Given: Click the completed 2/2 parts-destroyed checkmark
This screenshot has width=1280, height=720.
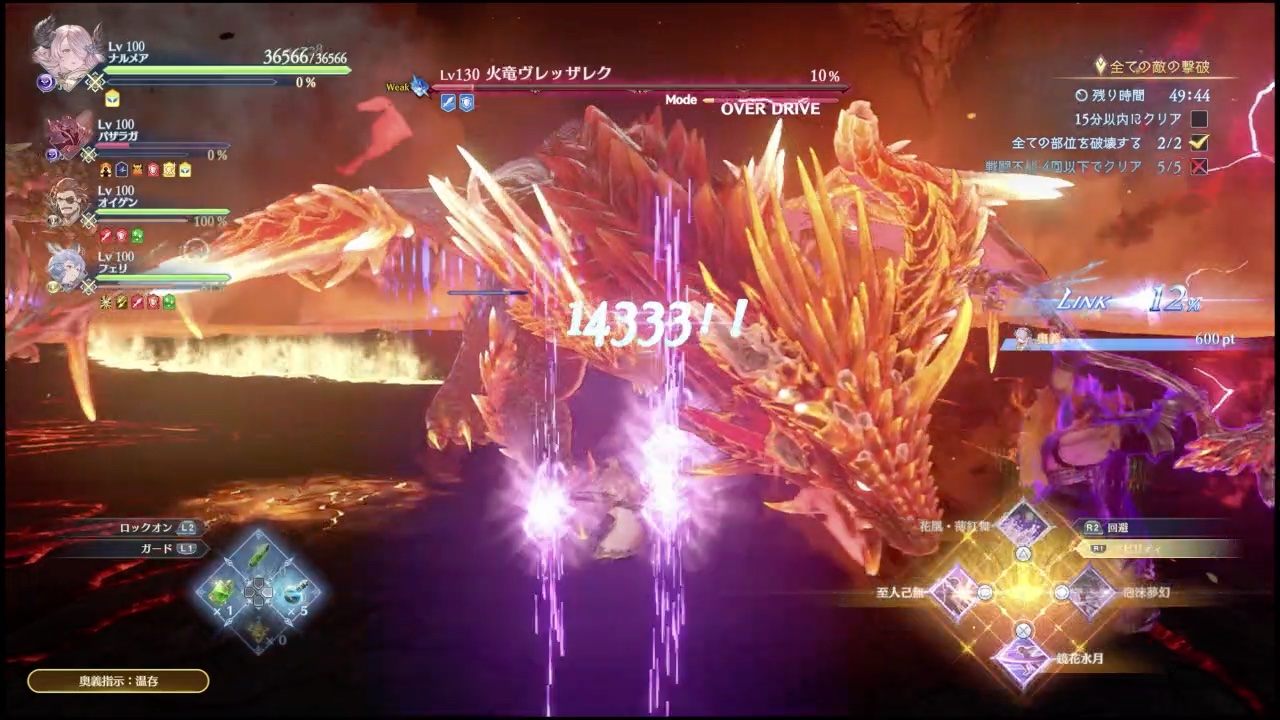Looking at the screenshot, I should coord(1199,143).
